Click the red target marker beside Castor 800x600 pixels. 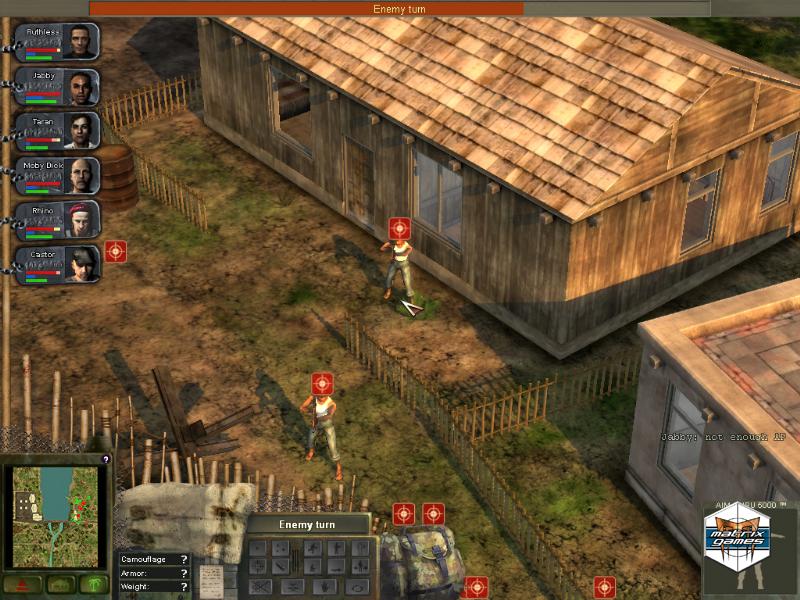pos(116,251)
